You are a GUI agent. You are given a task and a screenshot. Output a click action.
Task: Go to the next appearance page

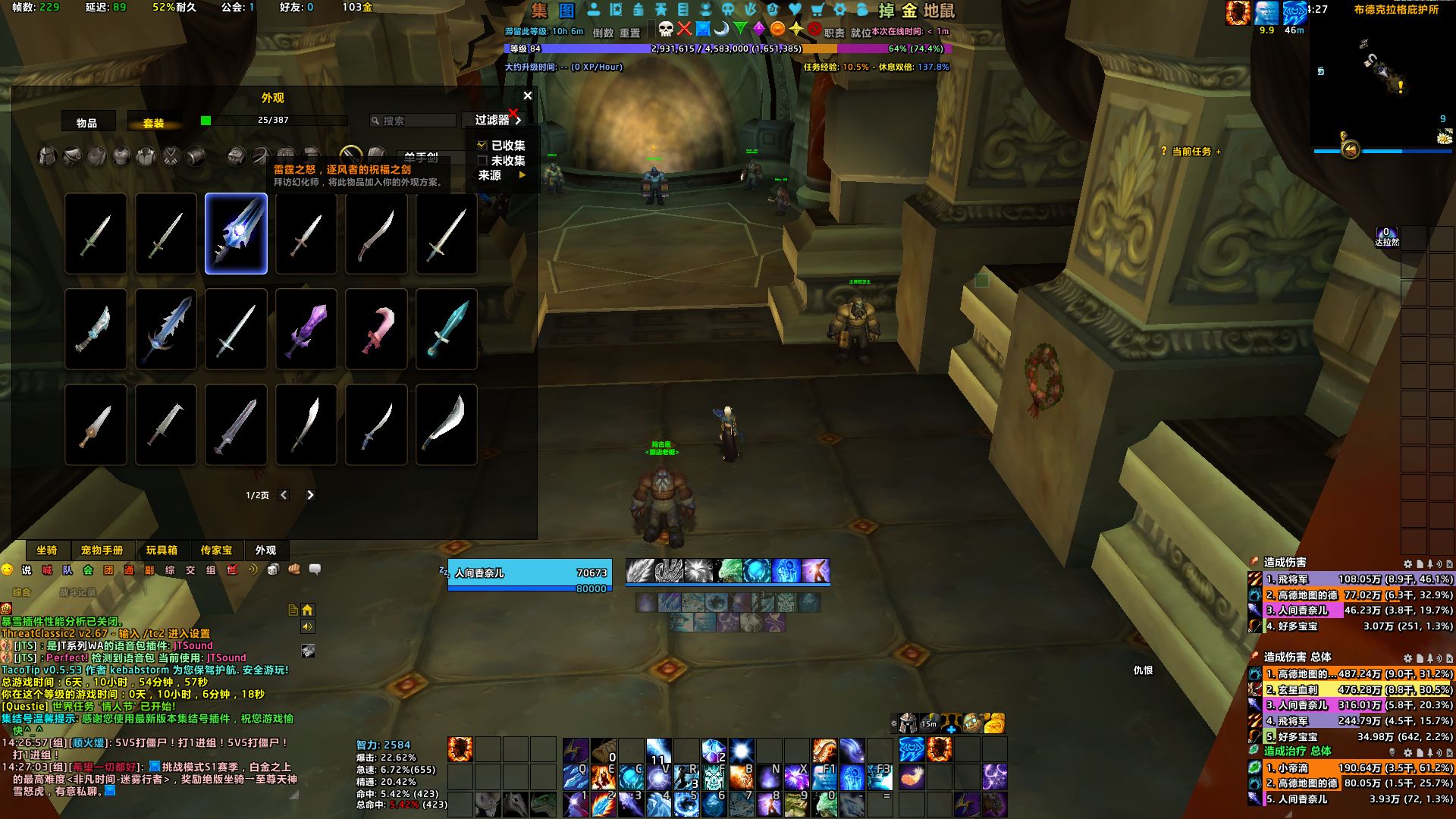tap(310, 495)
